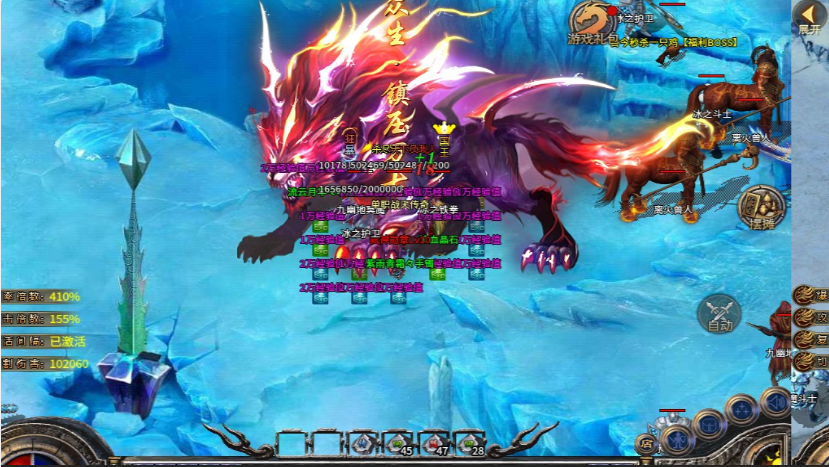Open the 摆摊 stall button
829x467 pixels.
click(764, 206)
